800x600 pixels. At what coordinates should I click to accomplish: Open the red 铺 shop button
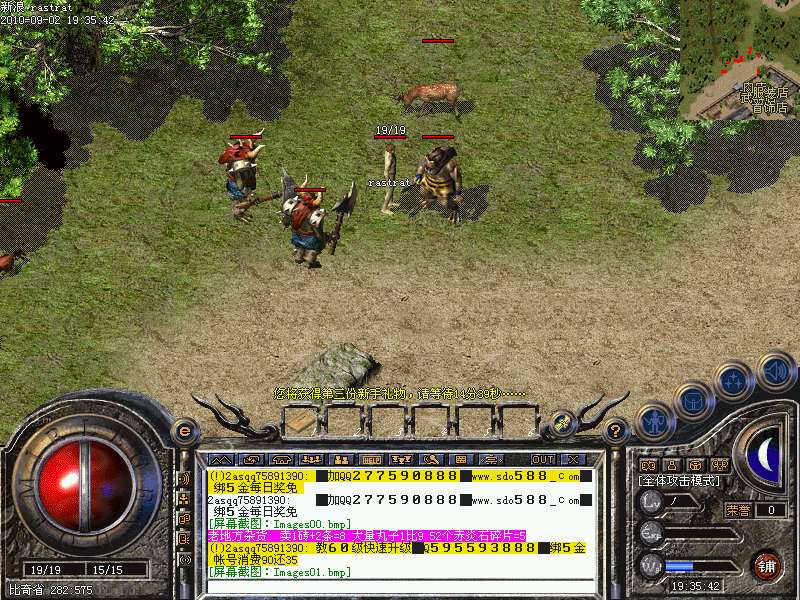pyautogui.click(x=766, y=565)
